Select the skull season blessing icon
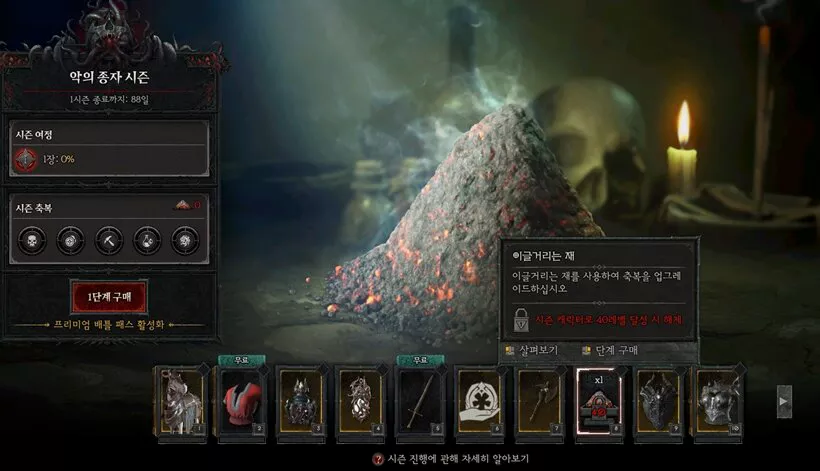The image size is (820, 471). pyautogui.click(x=32, y=240)
